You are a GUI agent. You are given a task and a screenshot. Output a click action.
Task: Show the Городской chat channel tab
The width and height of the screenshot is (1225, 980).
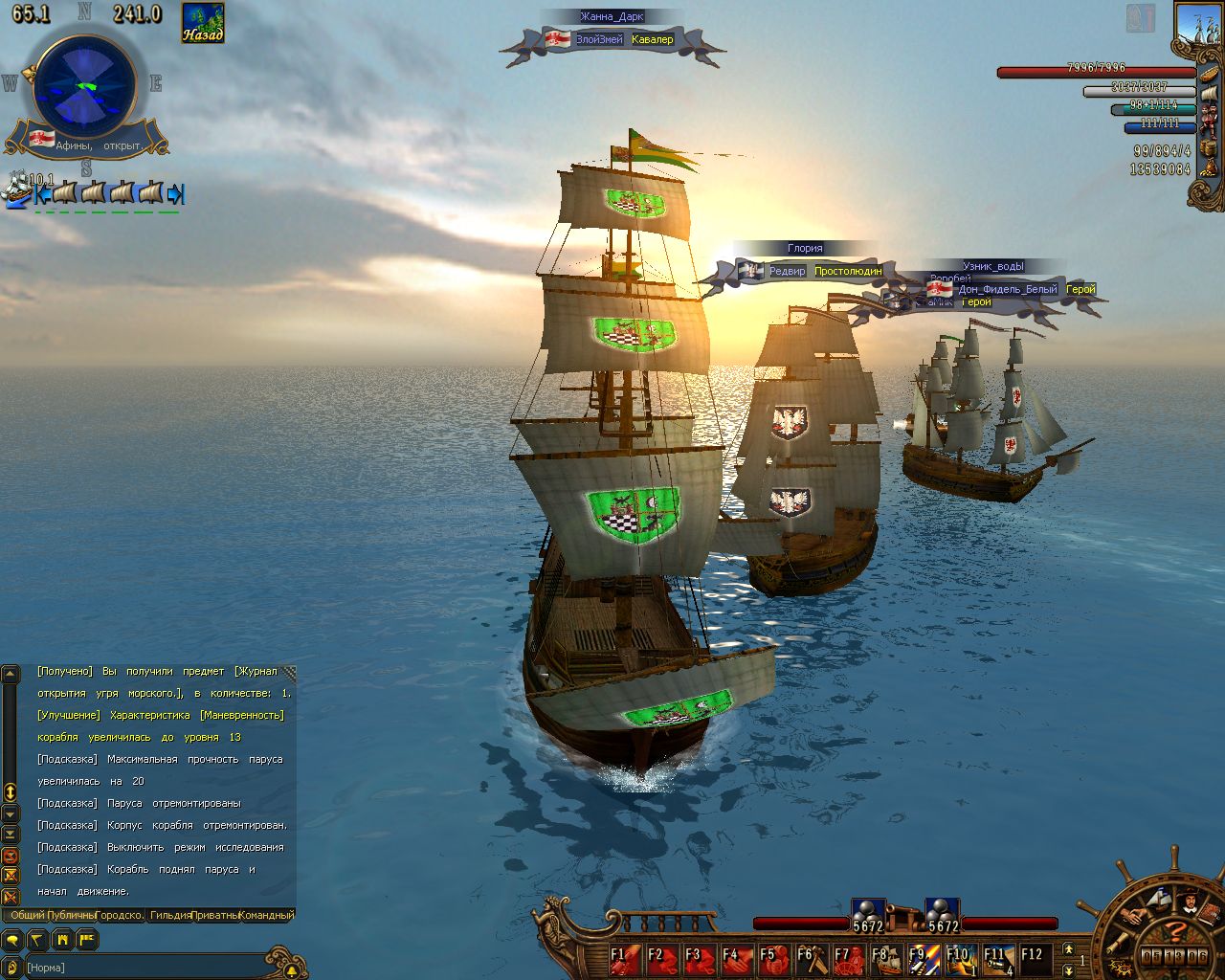click(x=121, y=915)
